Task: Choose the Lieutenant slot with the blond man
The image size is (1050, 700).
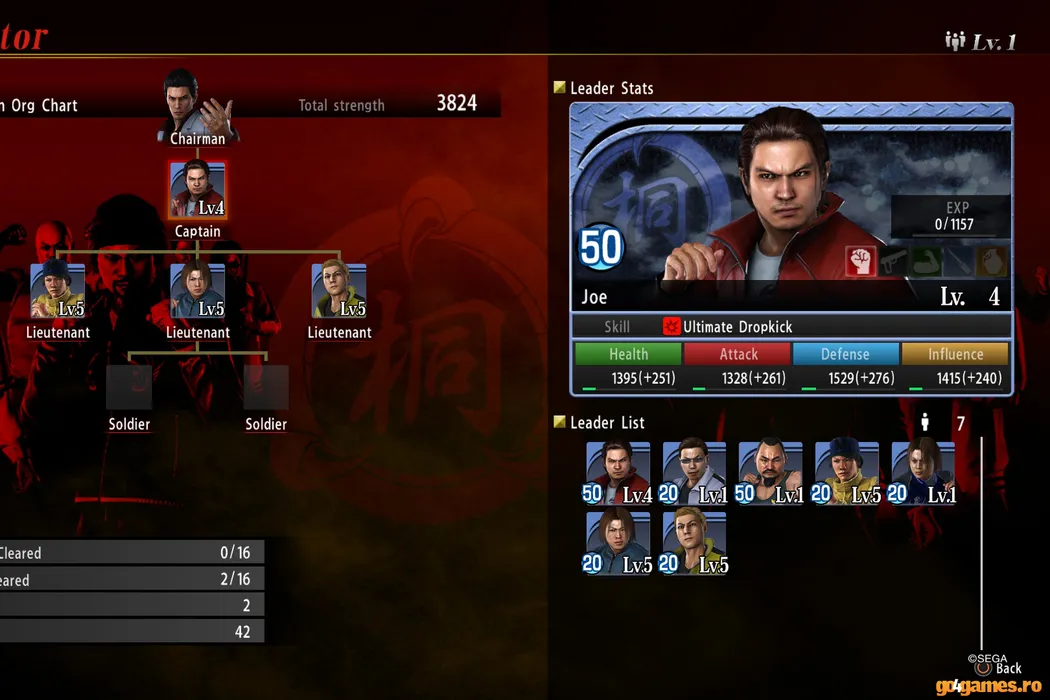Action: tap(339, 291)
